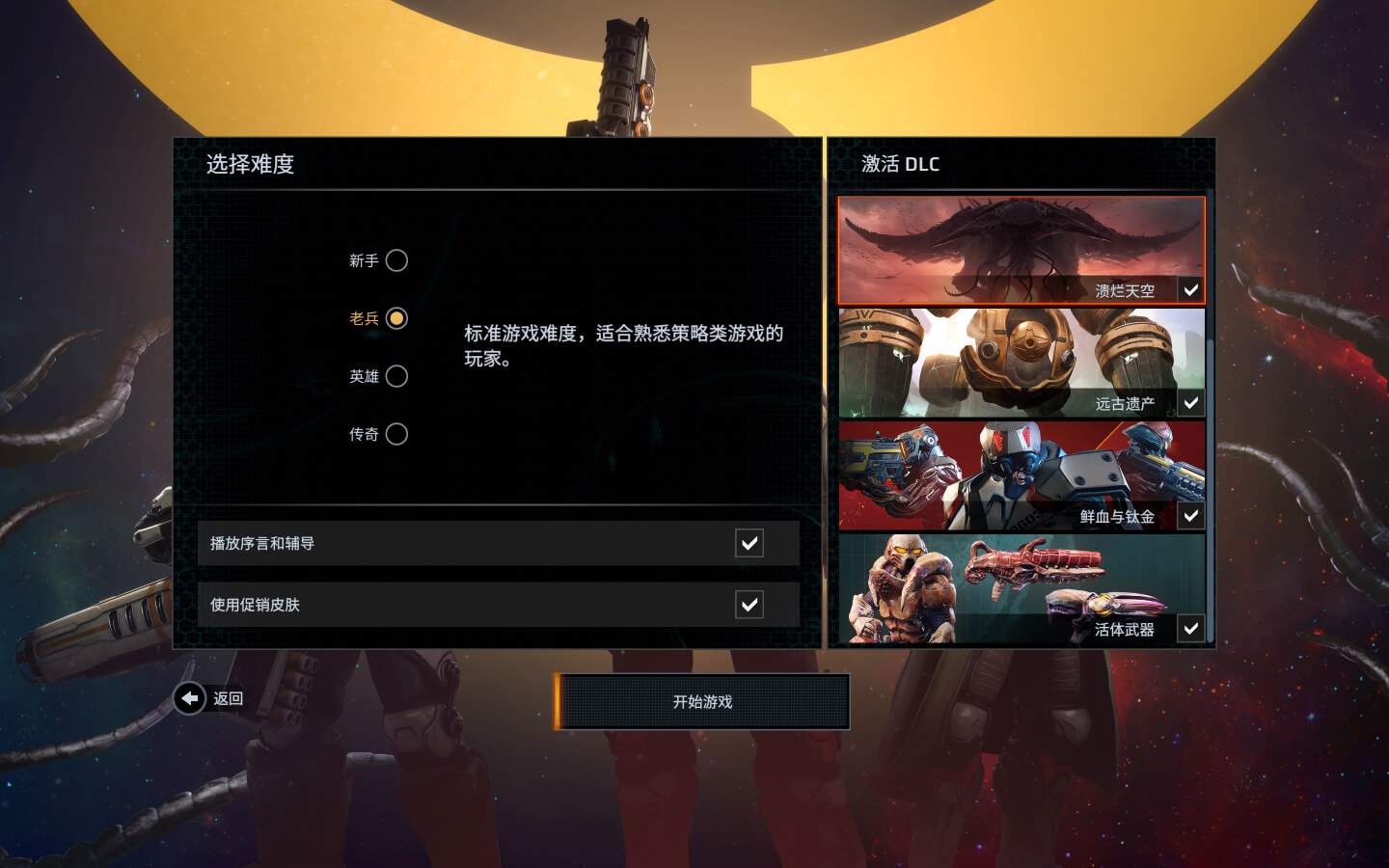This screenshot has width=1389, height=868.
Task: Toggle the 溃烂天空 DLC checkmark
Action: (x=1192, y=289)
